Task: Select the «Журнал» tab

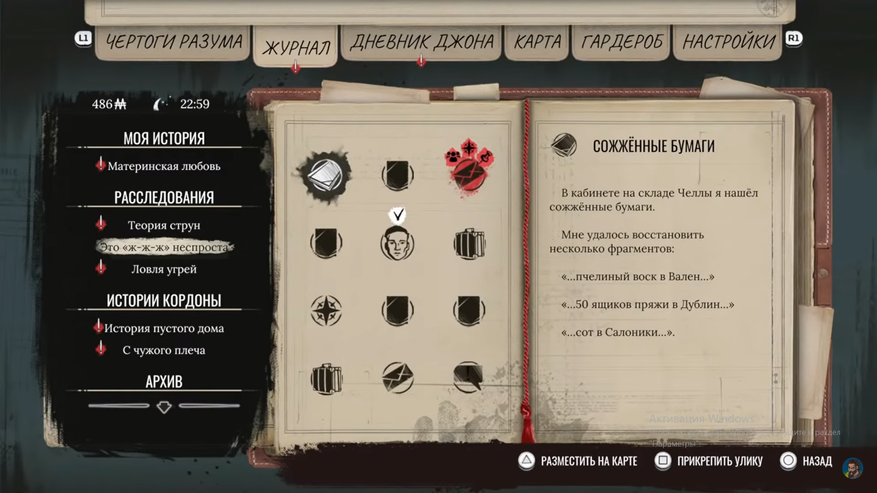Action: (295, 47)
